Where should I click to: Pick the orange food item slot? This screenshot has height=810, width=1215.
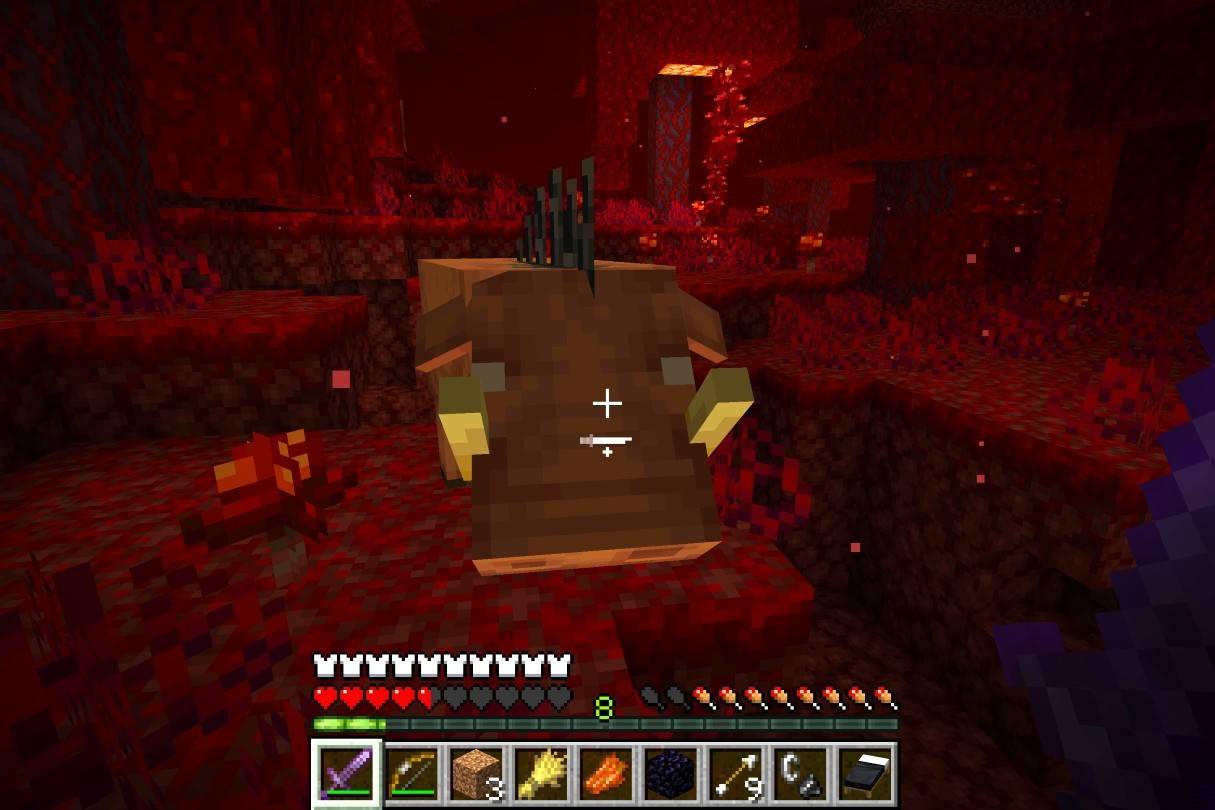[x=606, y=773]
